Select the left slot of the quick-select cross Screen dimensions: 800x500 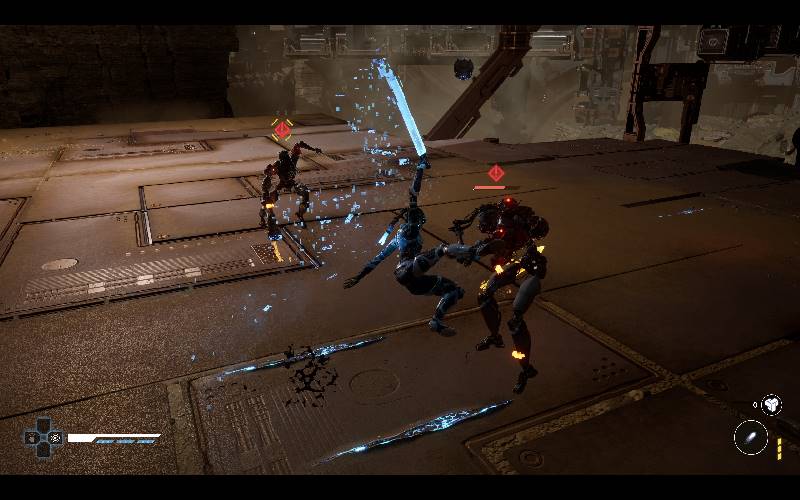(x=30, y=437)
